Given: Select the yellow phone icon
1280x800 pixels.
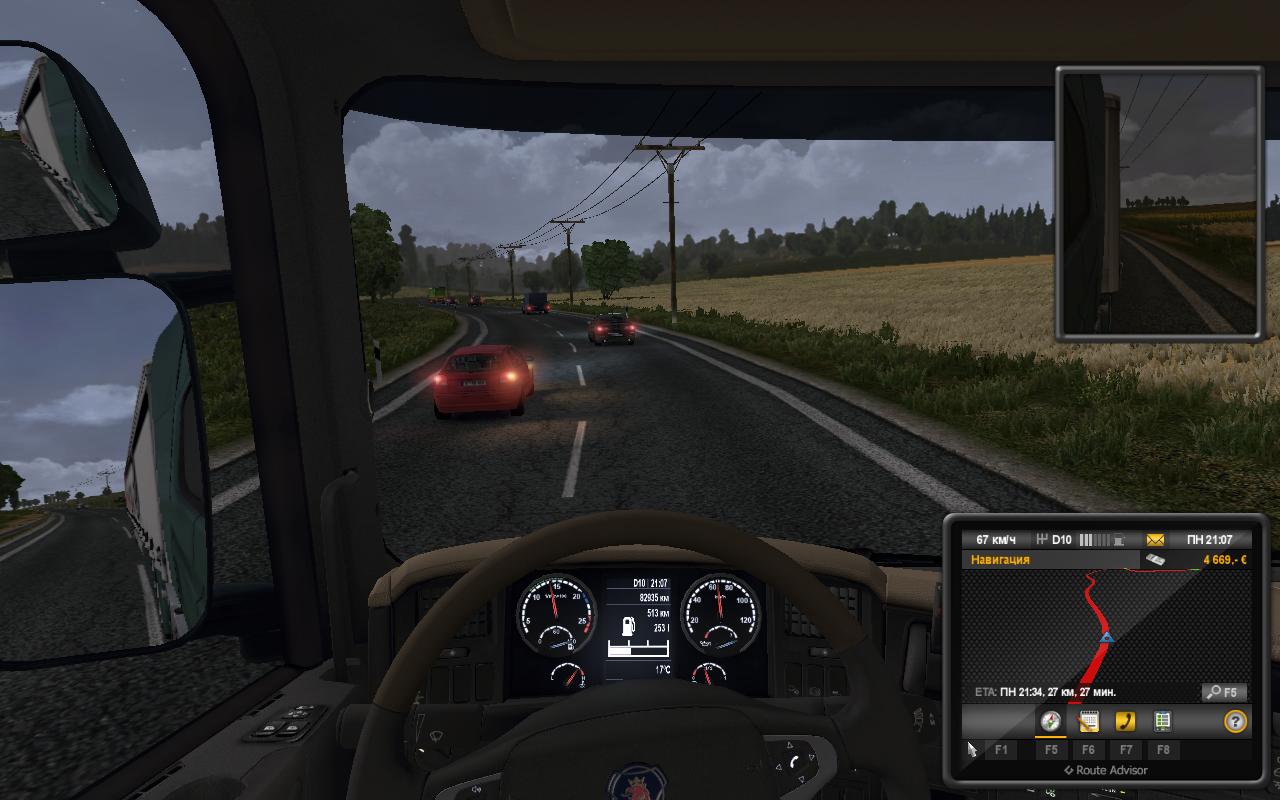Looking at the screenshot, I should point(1126,722).
